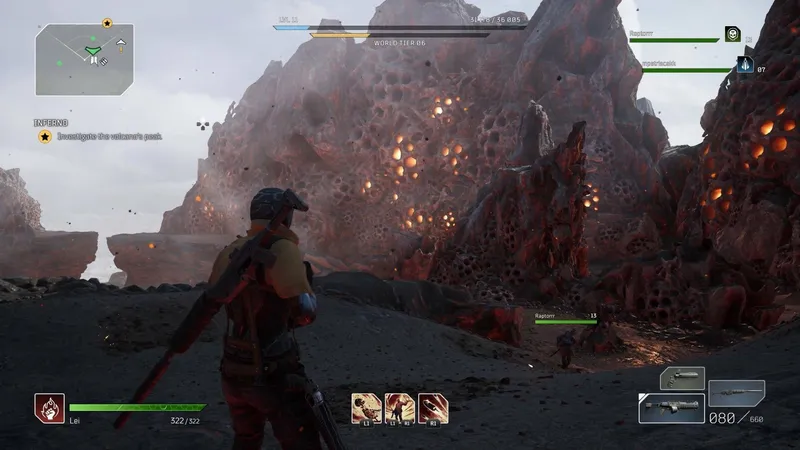Select the equipped assault rifle slot

coord(670,408)
